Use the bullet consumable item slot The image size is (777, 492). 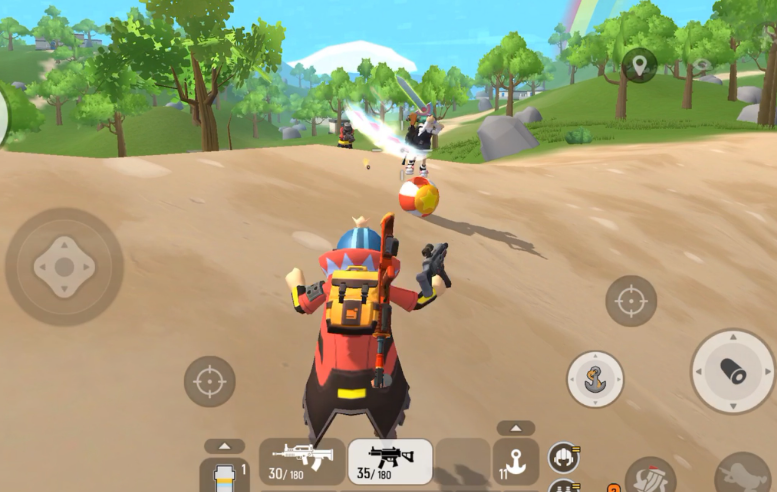(224, 477)
